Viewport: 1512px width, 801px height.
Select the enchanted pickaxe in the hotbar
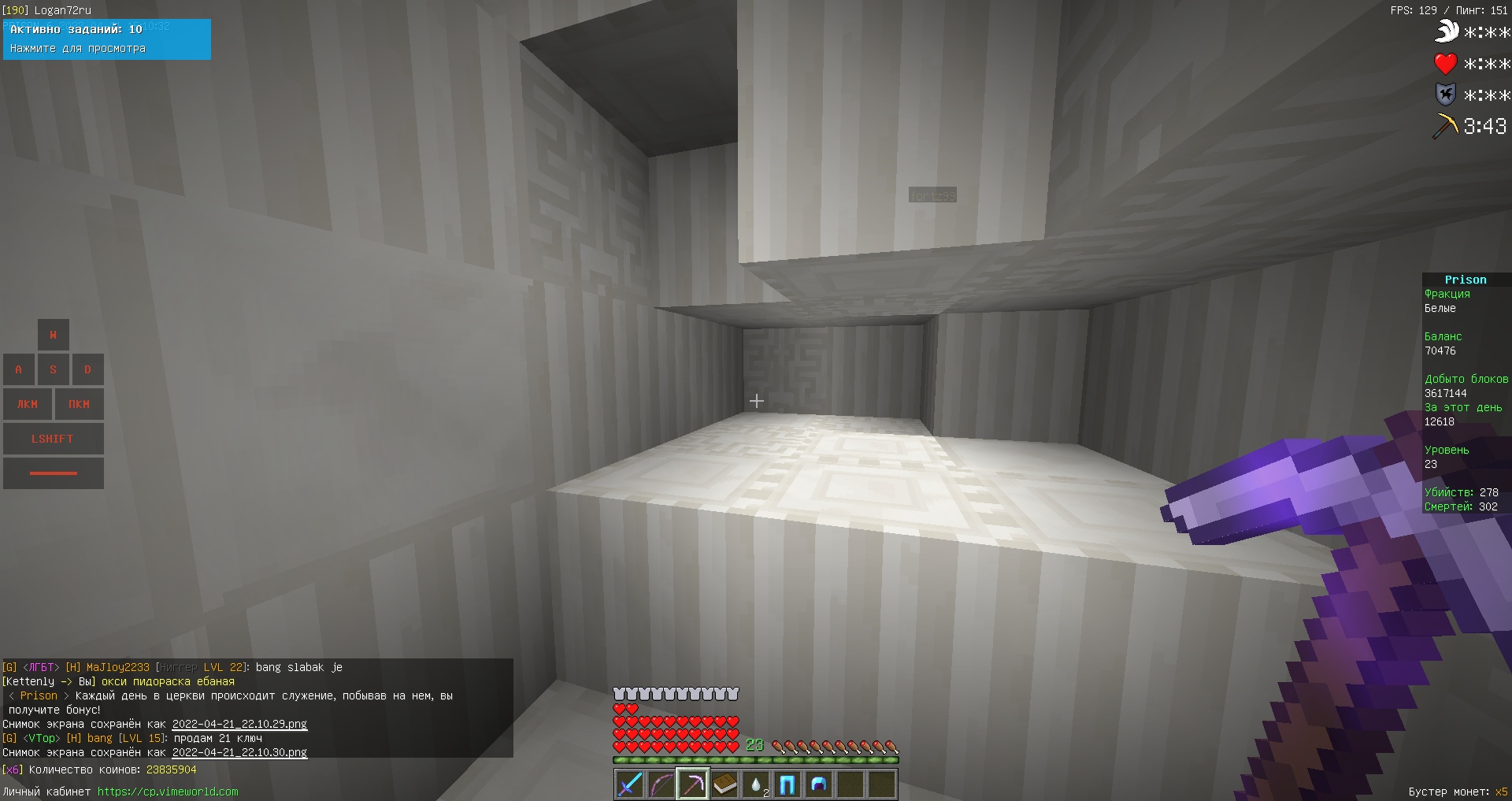693,784
